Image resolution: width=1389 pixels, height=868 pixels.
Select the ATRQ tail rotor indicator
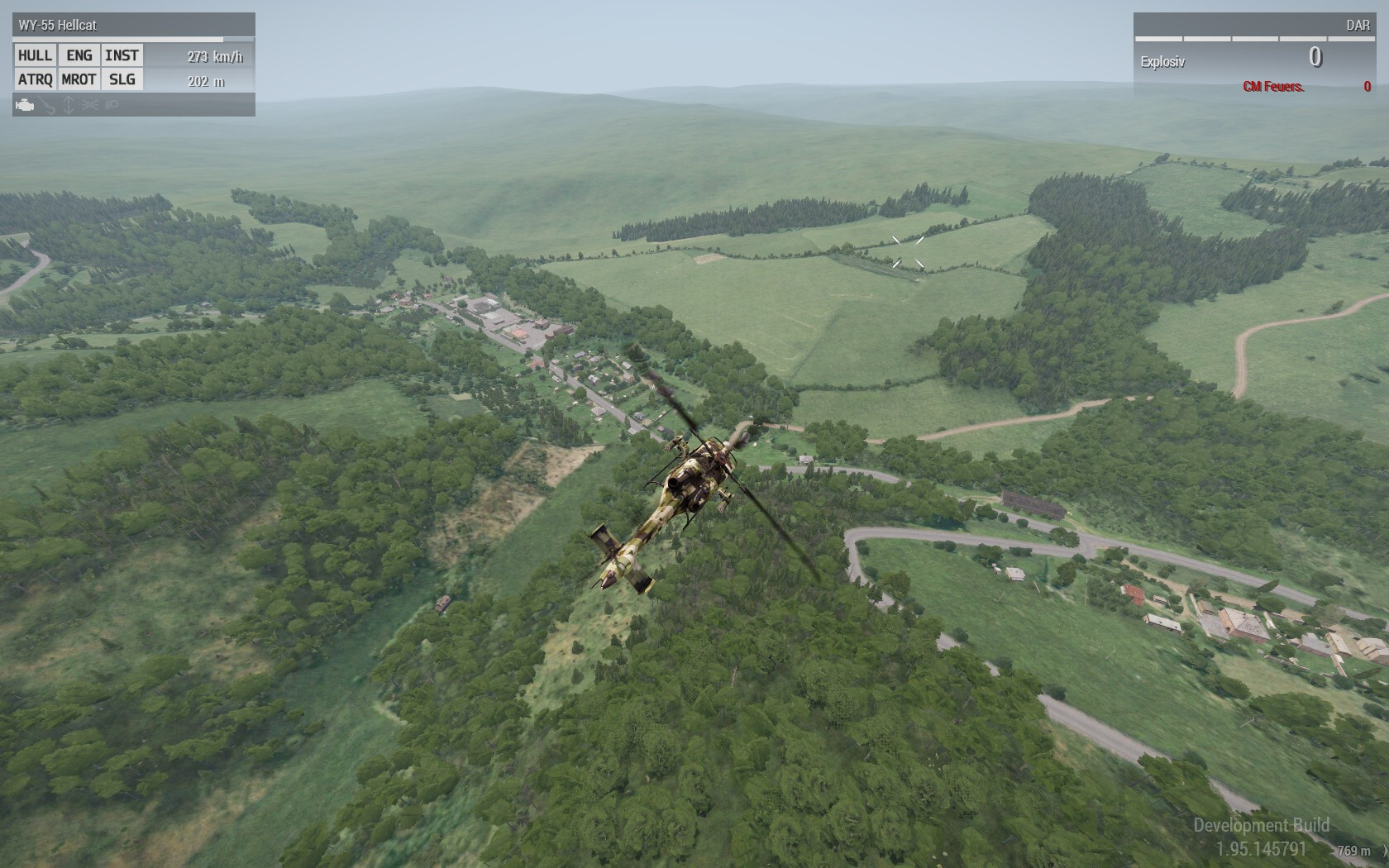(35, 79)
